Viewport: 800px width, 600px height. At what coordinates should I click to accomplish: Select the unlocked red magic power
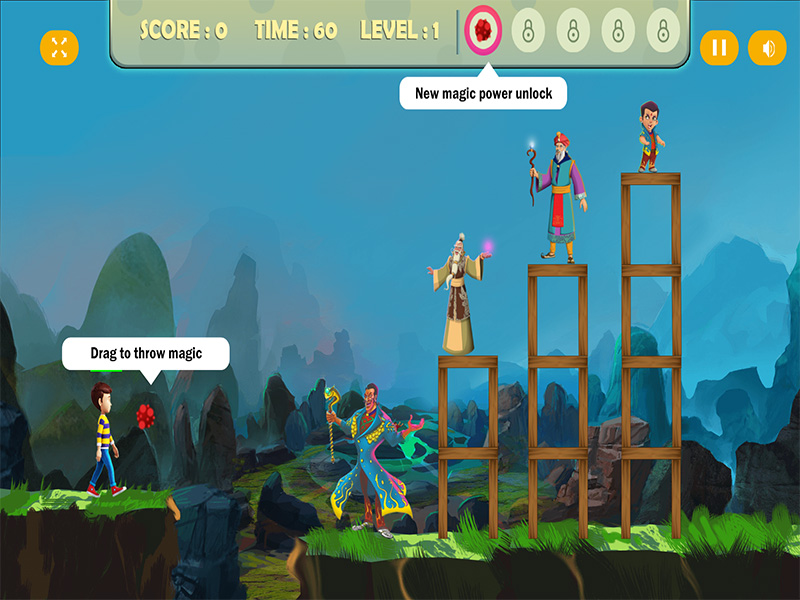tap(485, 31)
